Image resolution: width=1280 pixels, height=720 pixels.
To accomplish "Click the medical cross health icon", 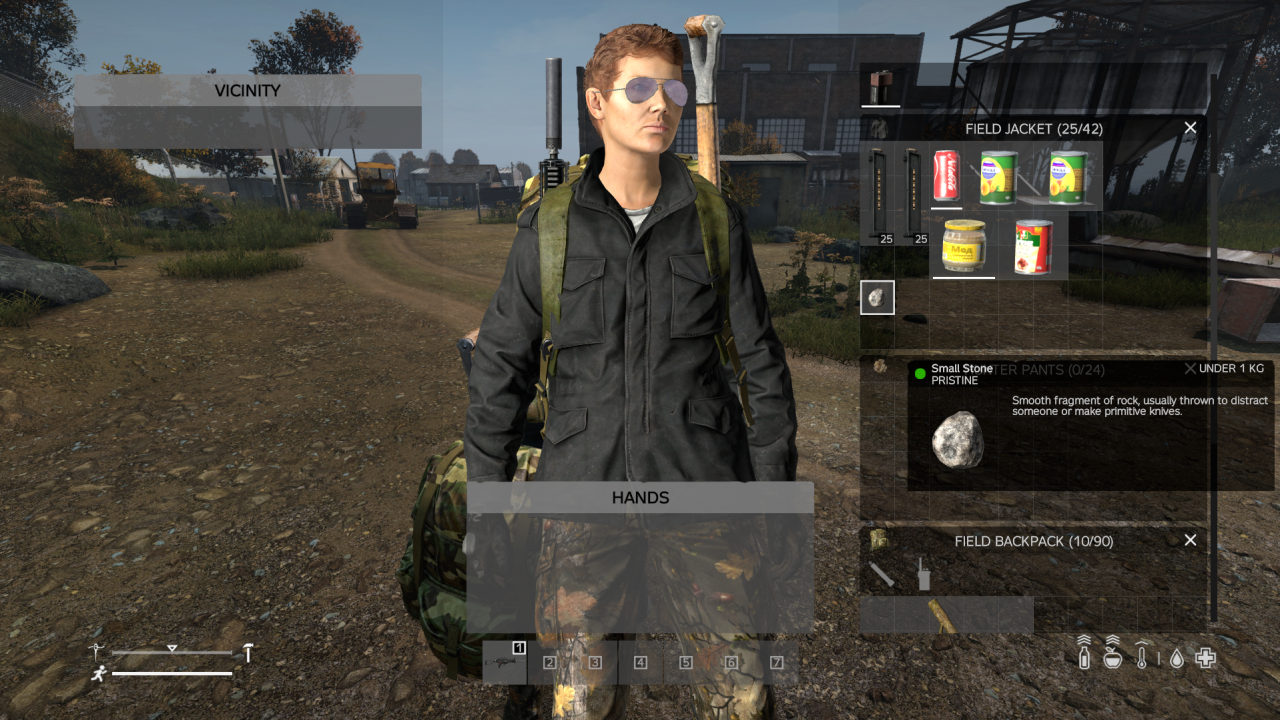I will tap(1205, 658).
